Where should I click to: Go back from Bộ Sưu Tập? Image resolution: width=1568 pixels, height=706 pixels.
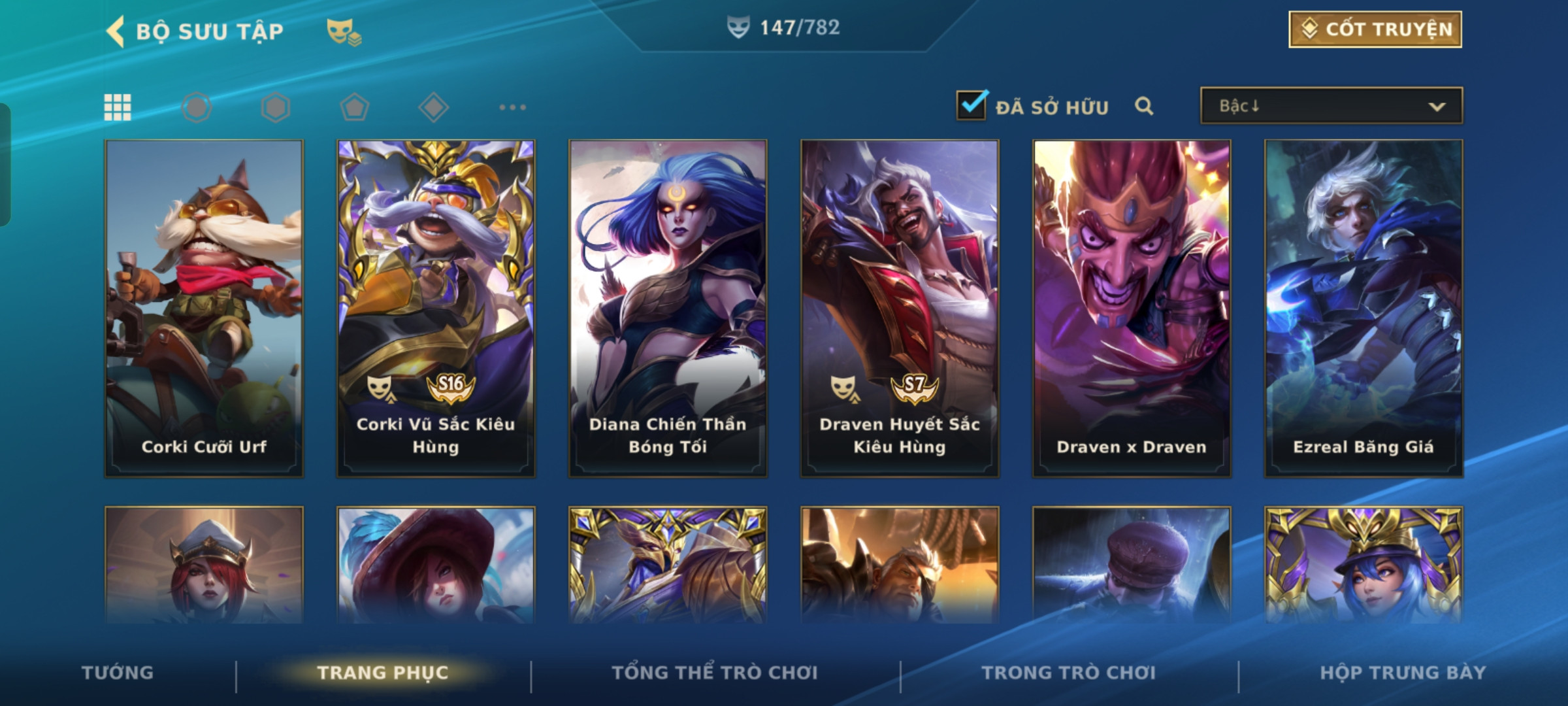coord(116,31)
